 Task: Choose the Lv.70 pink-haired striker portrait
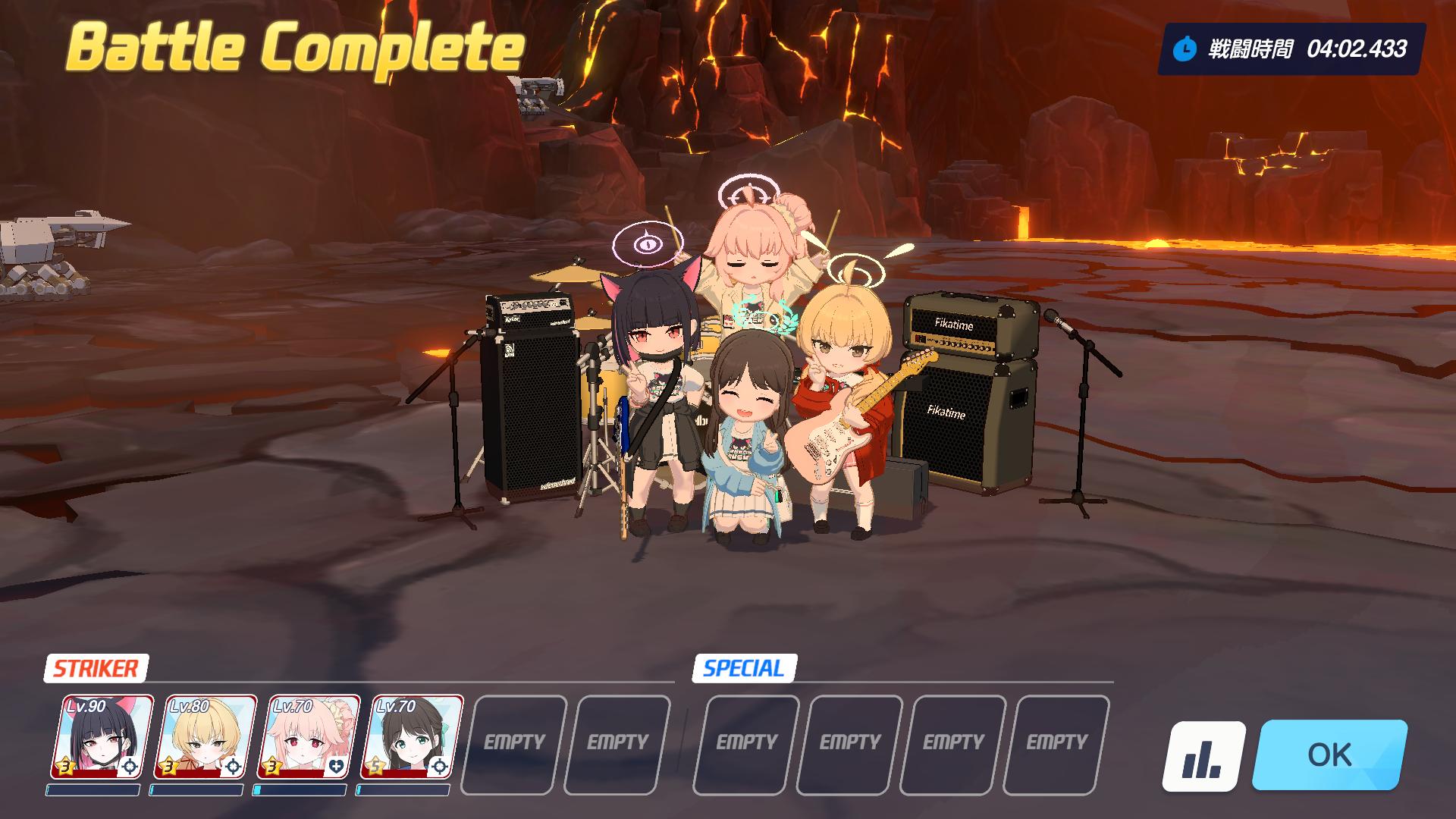click(309, 737)
